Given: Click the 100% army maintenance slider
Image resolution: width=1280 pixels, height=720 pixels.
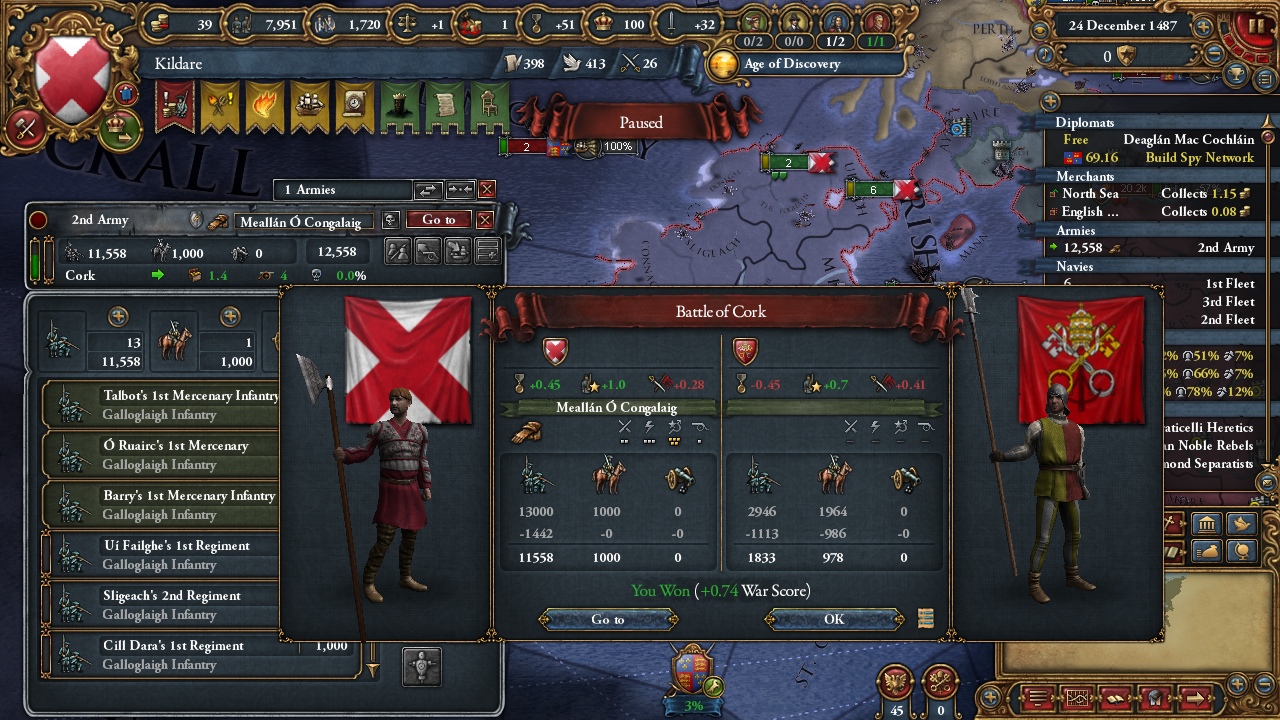Looking at the screenshot, I should coord(617,146).
